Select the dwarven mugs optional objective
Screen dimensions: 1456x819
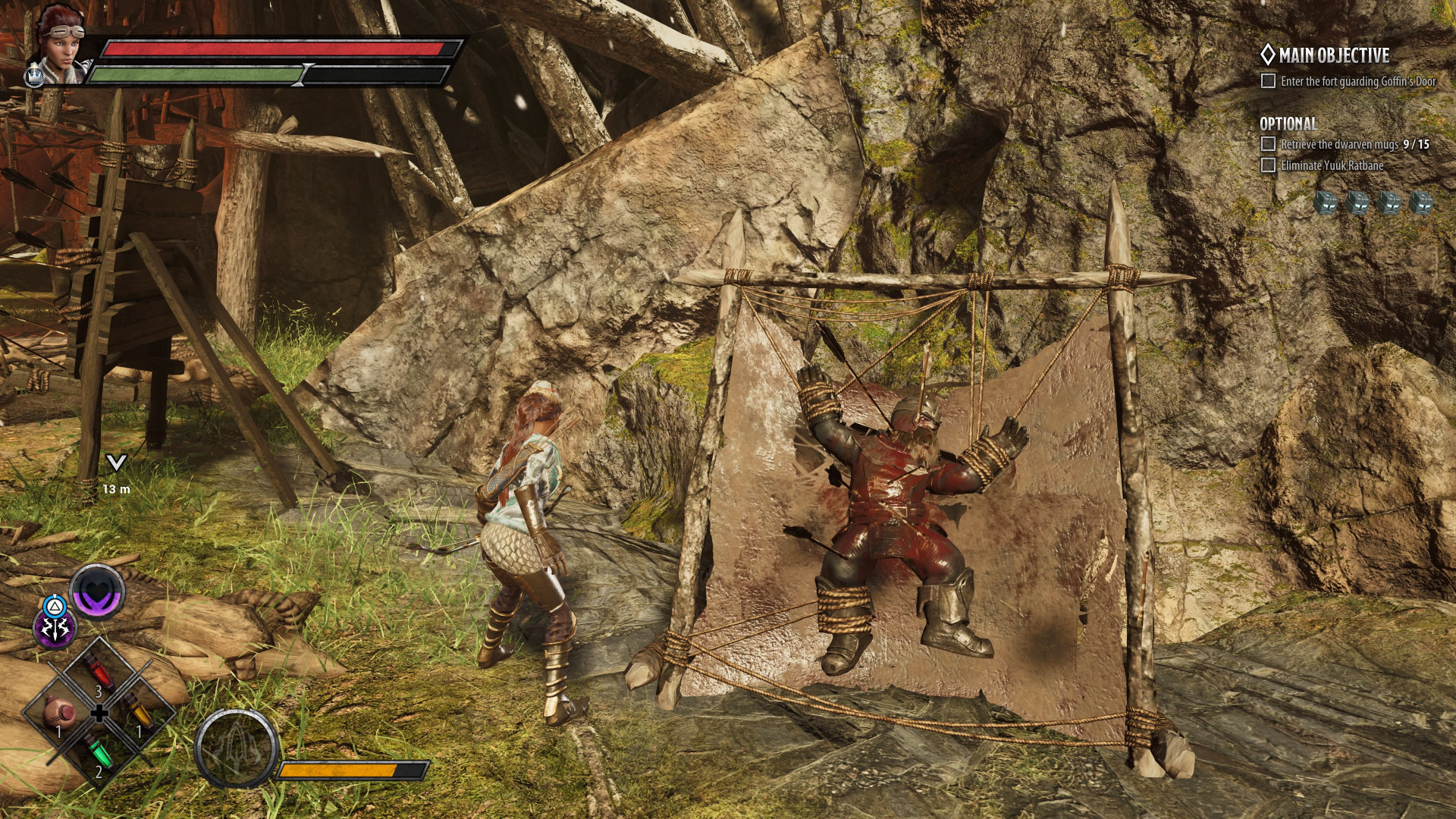[x=1354, y=144]
